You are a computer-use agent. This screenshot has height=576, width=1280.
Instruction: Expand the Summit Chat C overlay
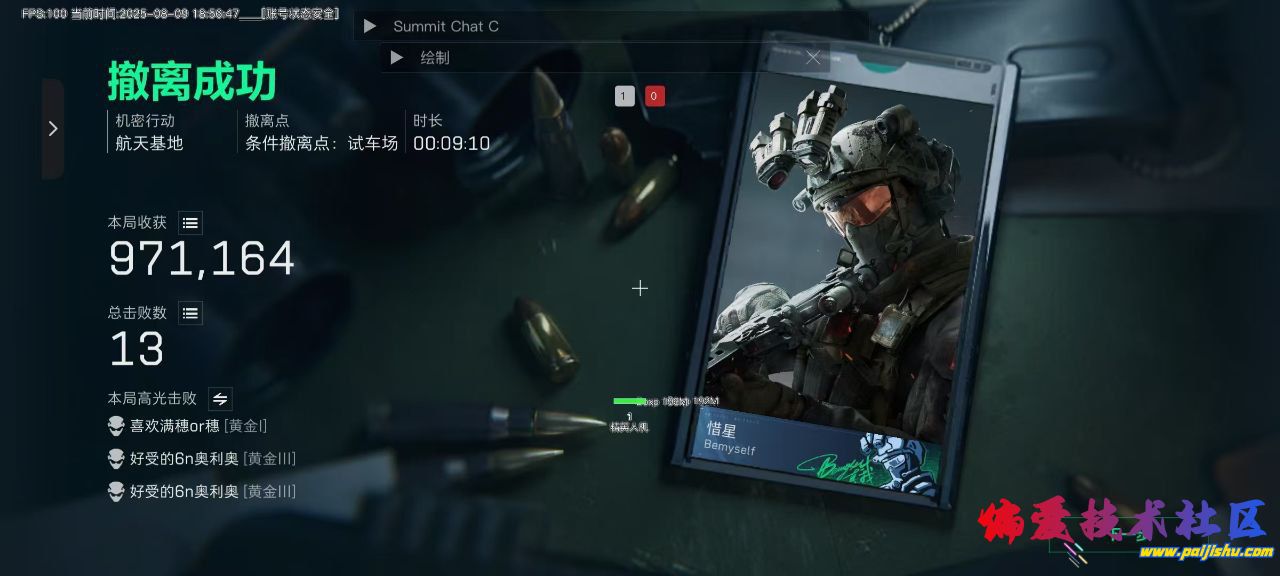370,26
